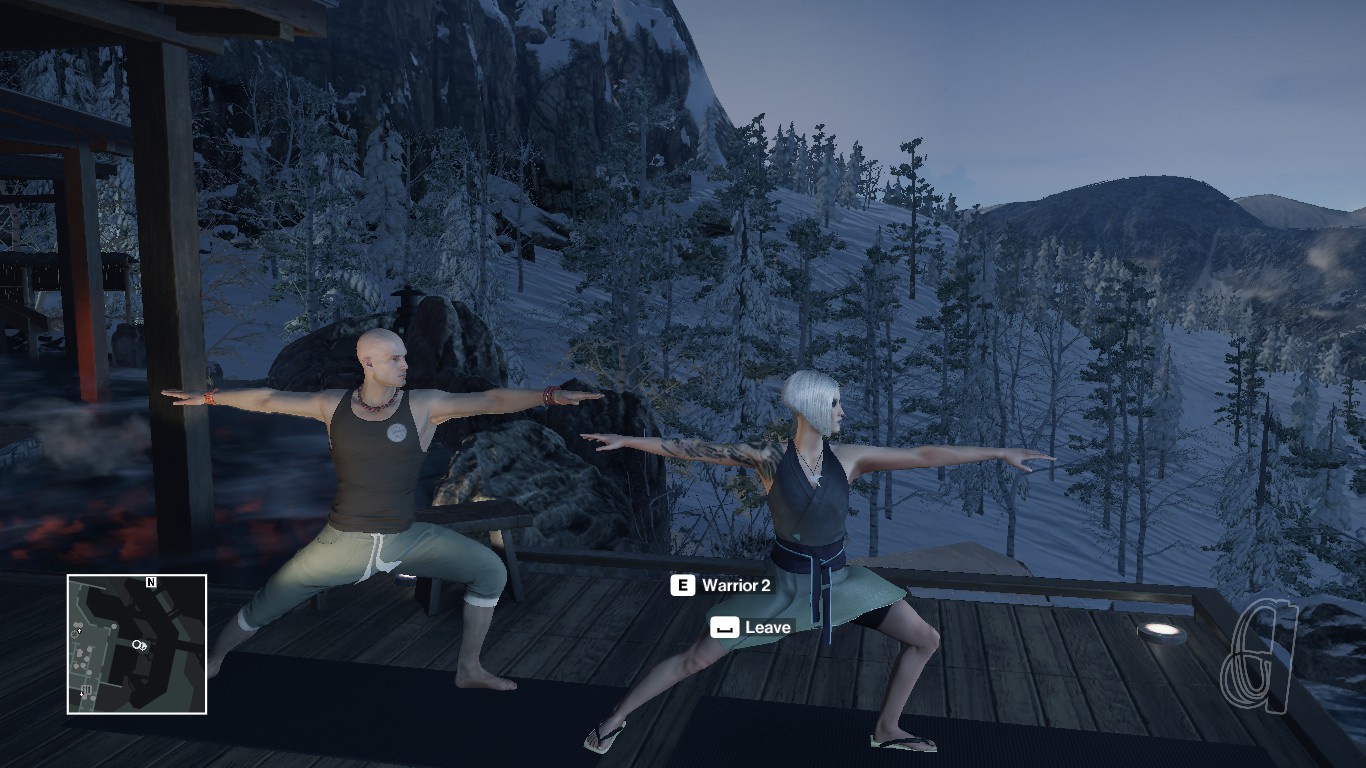Click the skull marker next to the player blip

click(145, 647)
